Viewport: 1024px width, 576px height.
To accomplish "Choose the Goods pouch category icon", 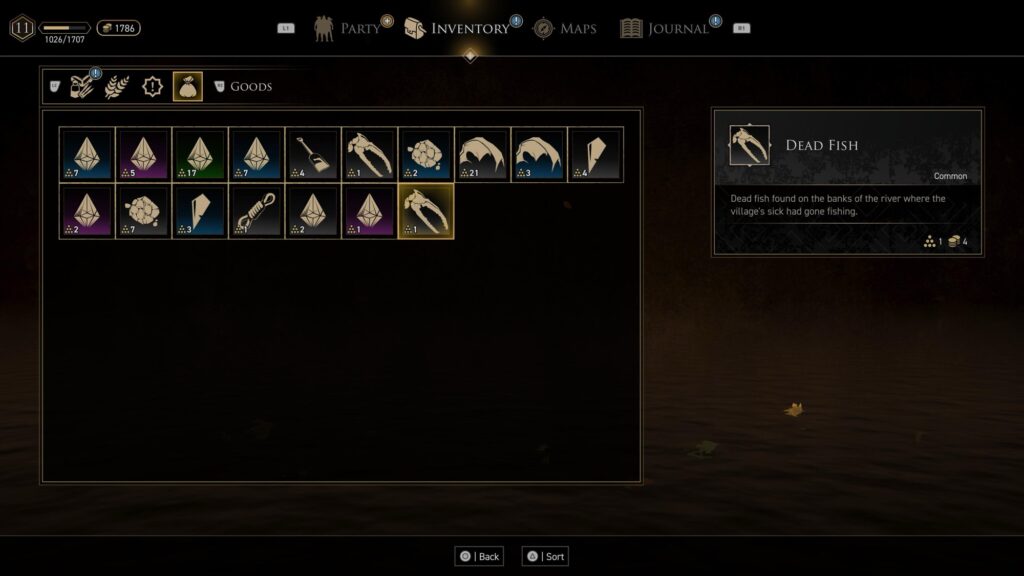I will 188,87.
